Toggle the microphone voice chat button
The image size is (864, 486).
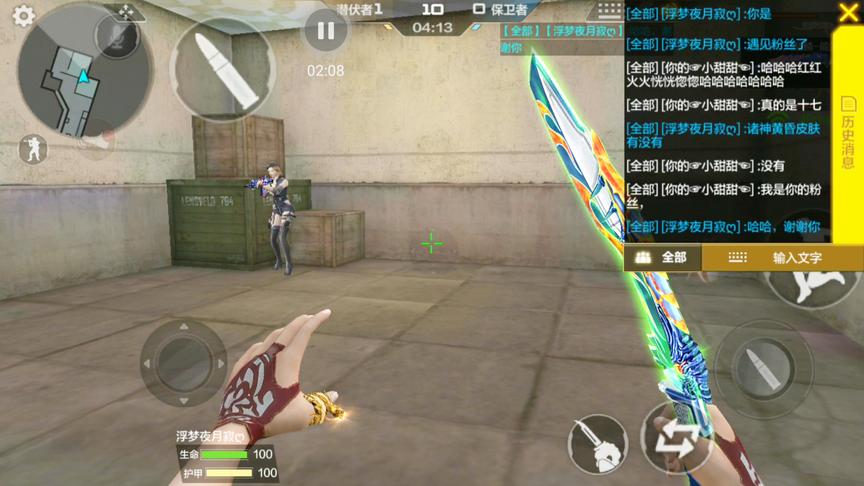point(118,37)
